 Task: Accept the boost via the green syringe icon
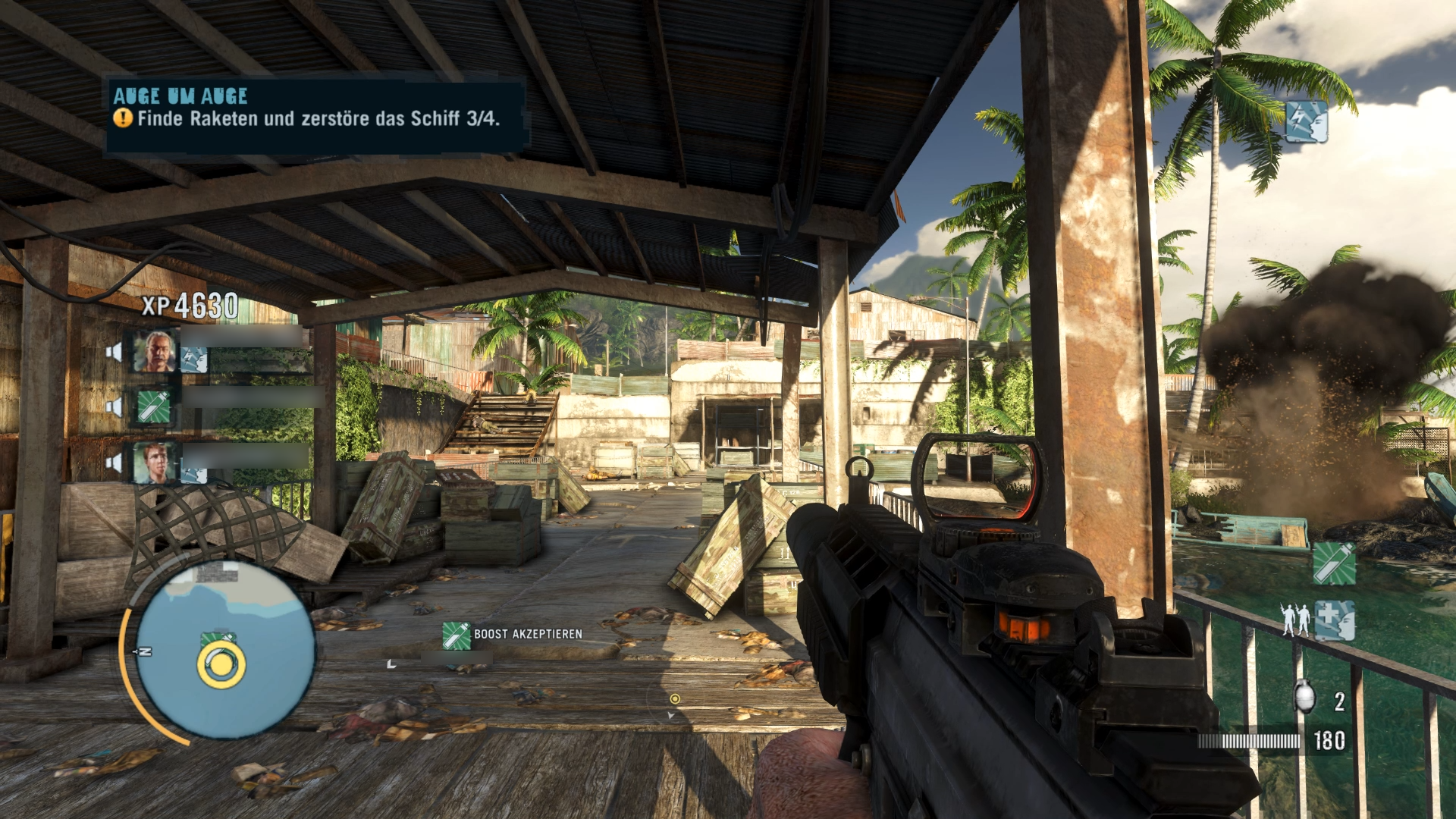(x=457, y=635)
